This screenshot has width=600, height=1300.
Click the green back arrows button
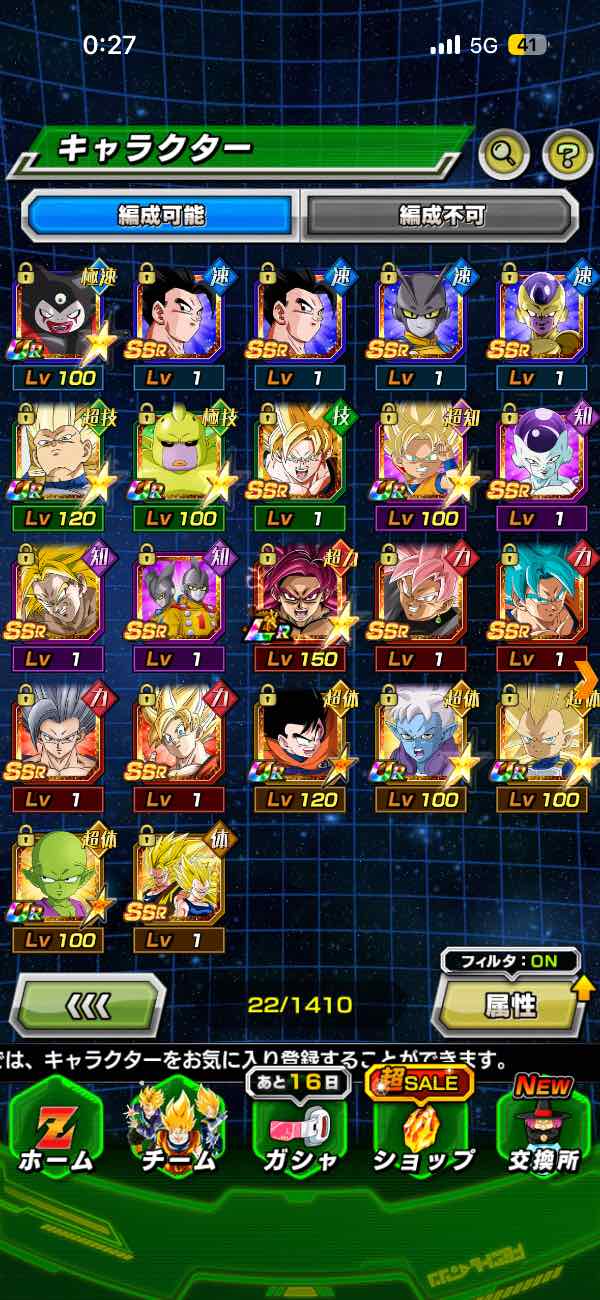(x=88, y=1005)
